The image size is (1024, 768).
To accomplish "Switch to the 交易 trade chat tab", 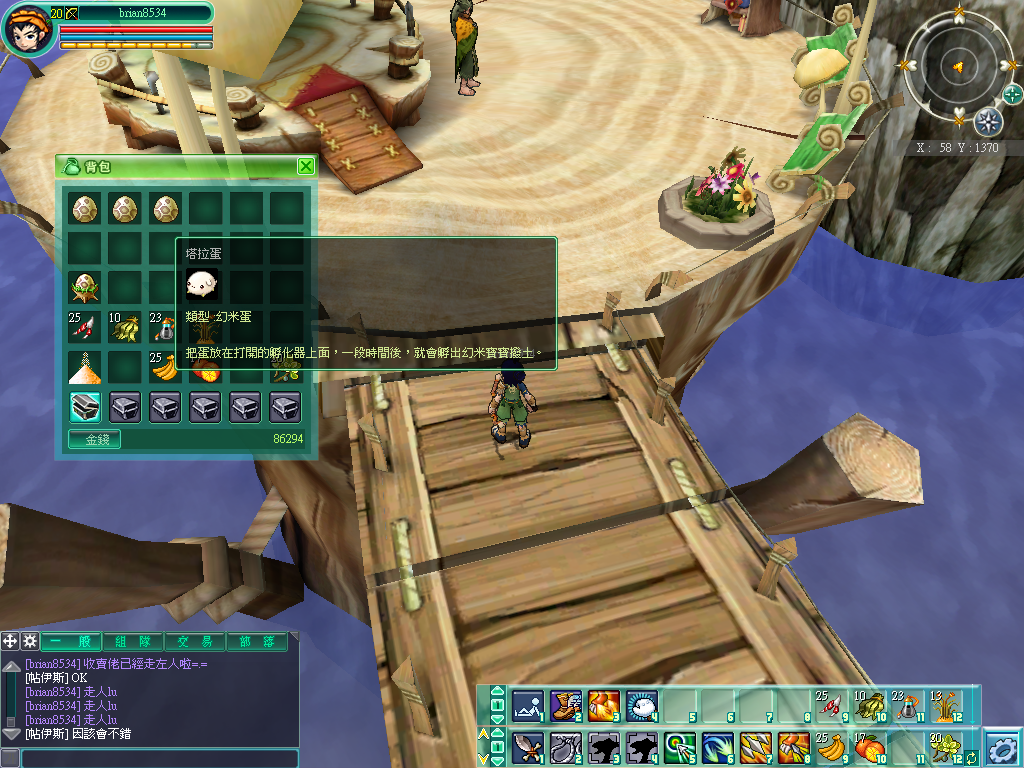I will coord(195,642).
